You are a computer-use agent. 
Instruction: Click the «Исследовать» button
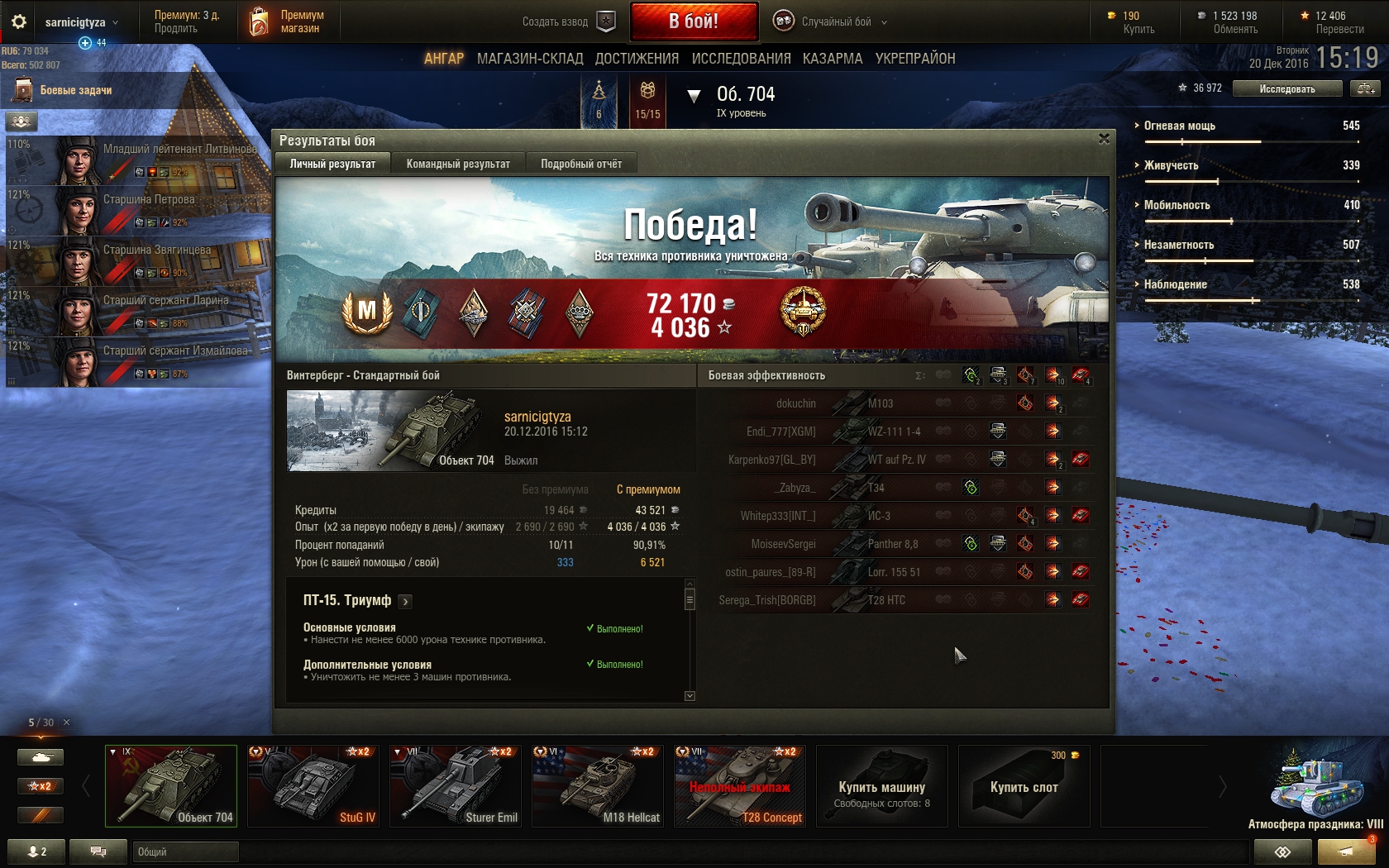[x=1286, y=88]
